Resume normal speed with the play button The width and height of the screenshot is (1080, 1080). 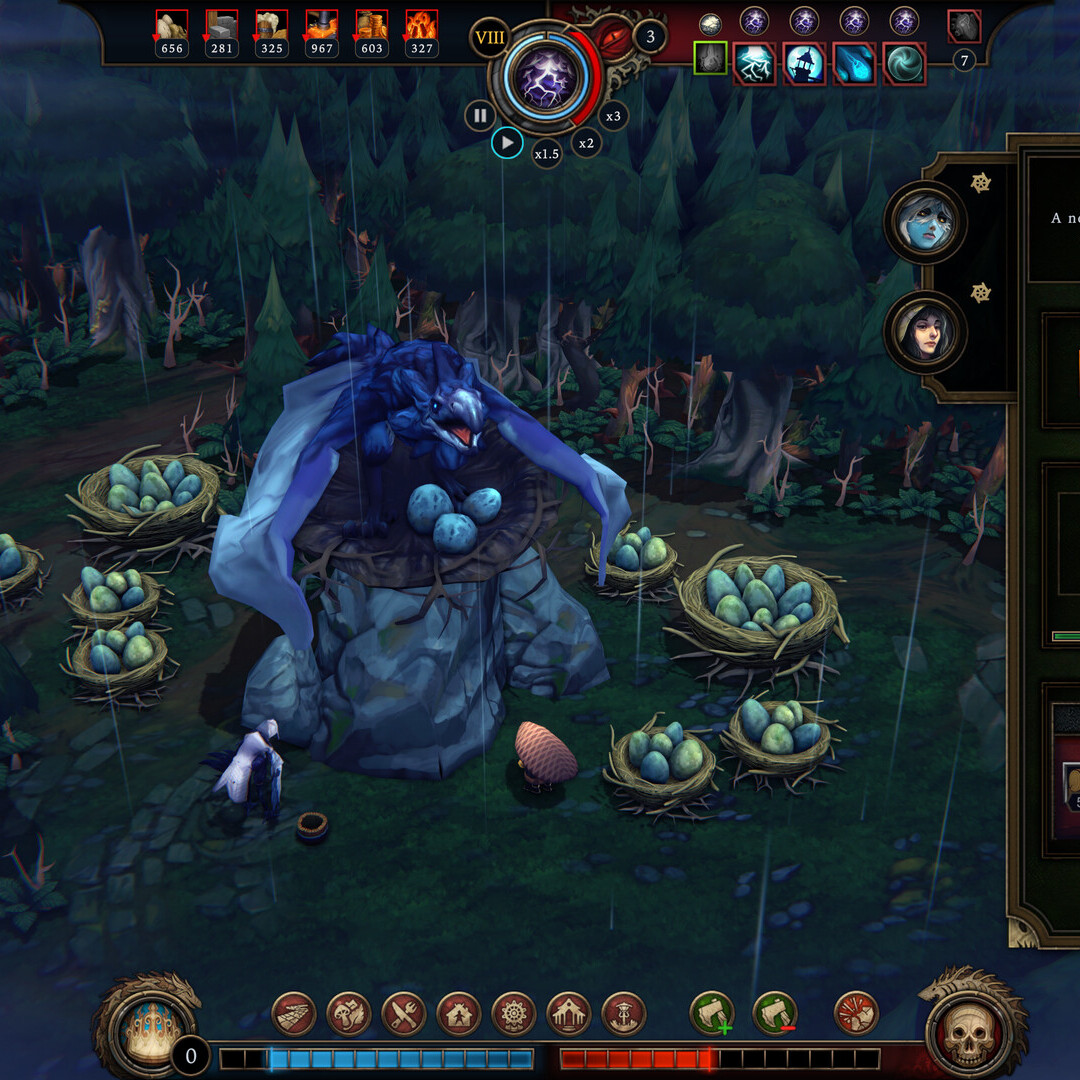(x=507, y=143)
